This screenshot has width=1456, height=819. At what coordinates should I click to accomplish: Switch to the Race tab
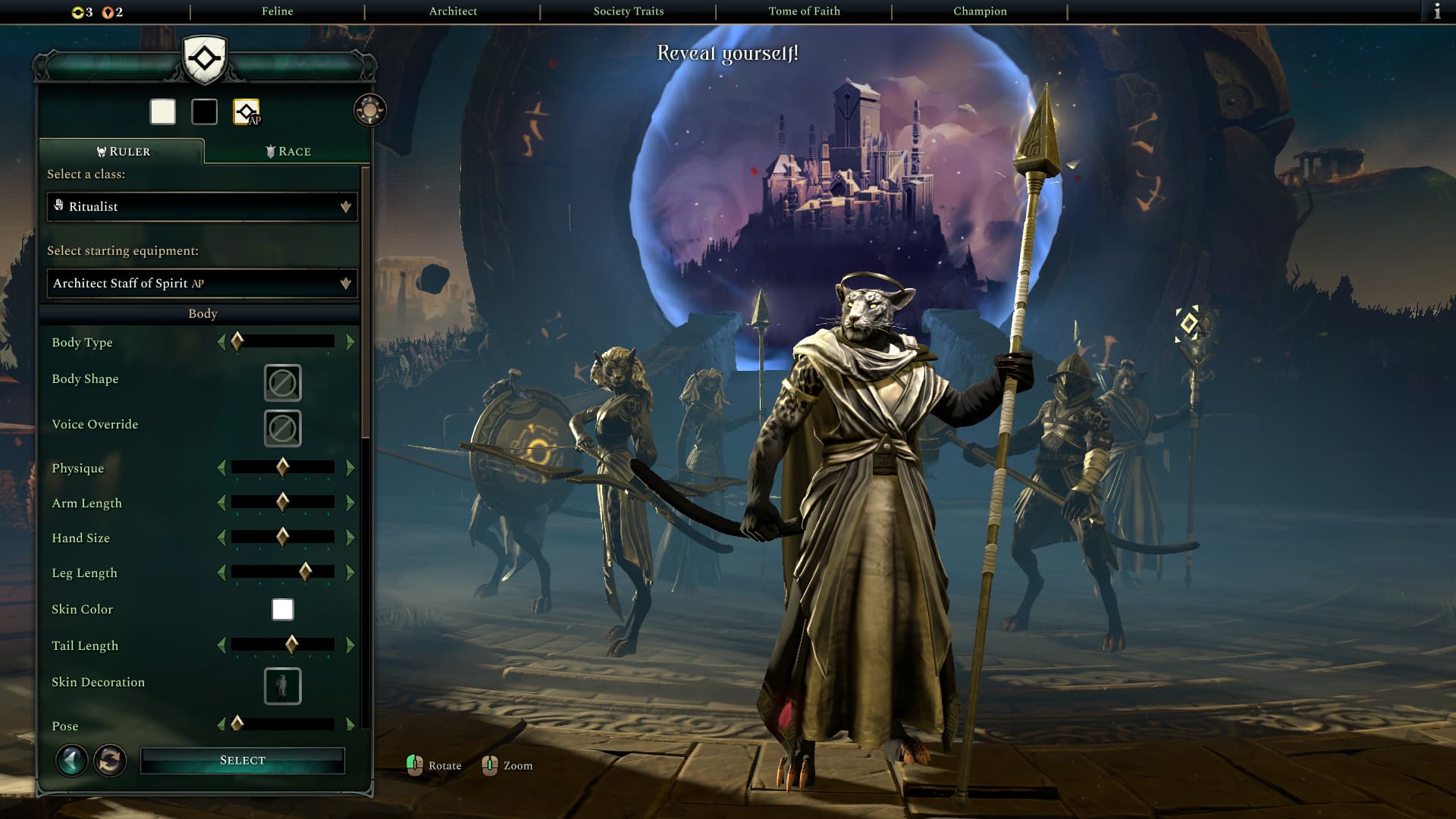tap(288, 152)
